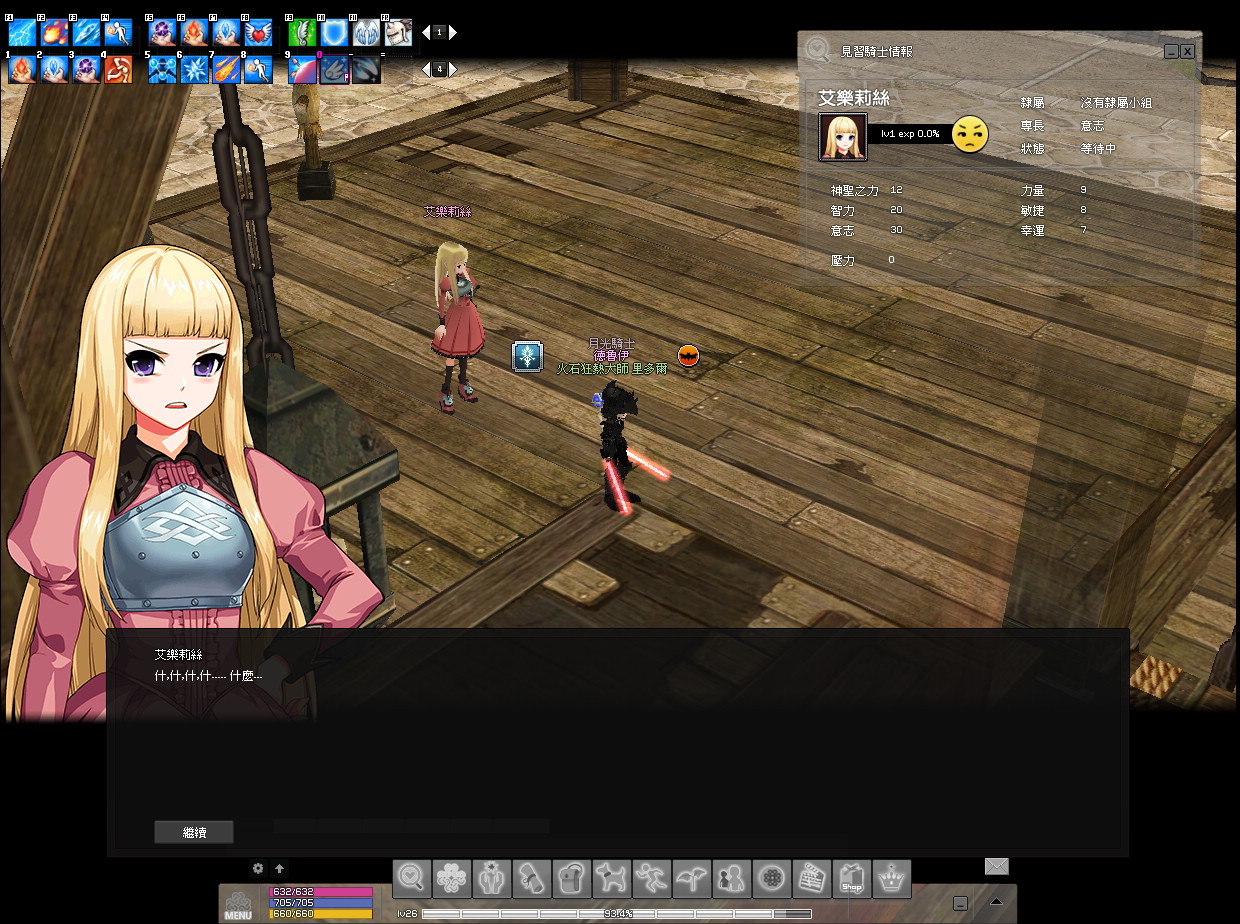This screenshot has width=1240, height=924.
Task: Open the dog pet icon
Action: point(612,879)
